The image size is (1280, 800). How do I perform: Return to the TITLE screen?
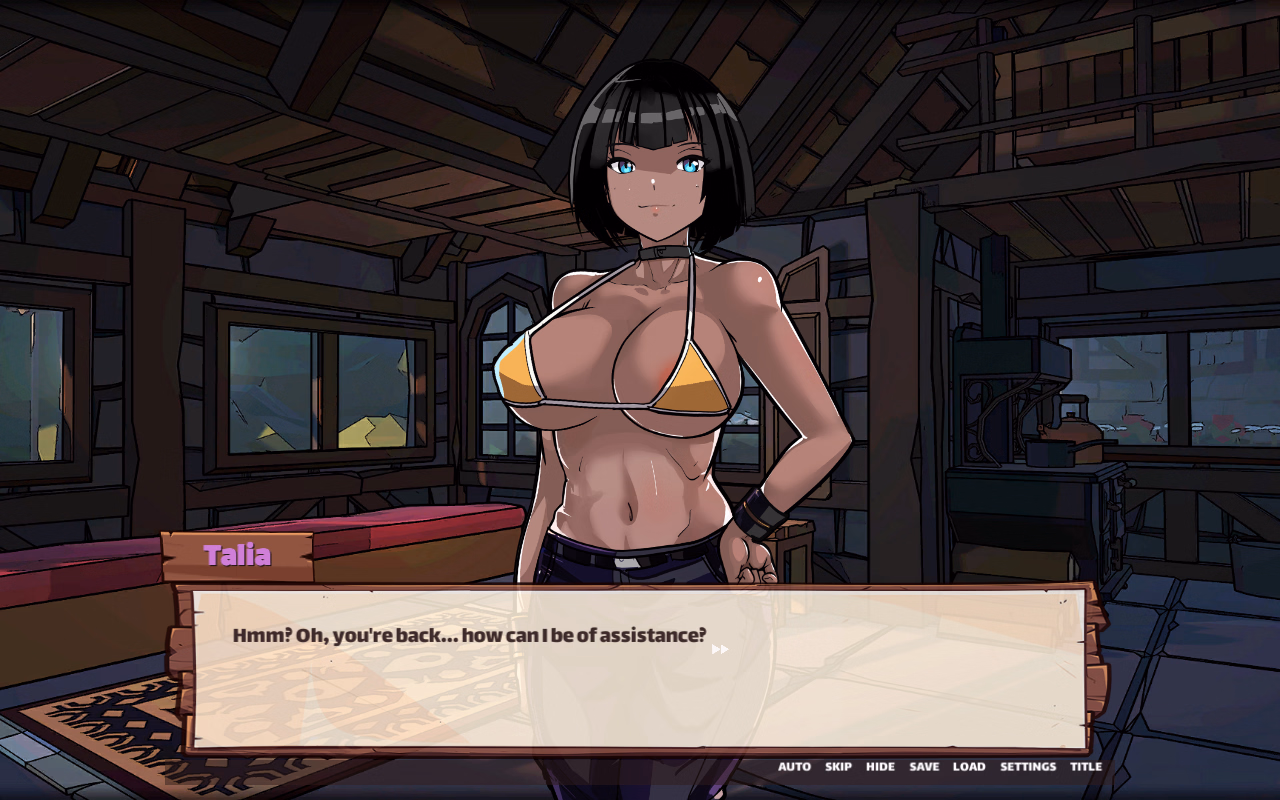(1086, 766)
